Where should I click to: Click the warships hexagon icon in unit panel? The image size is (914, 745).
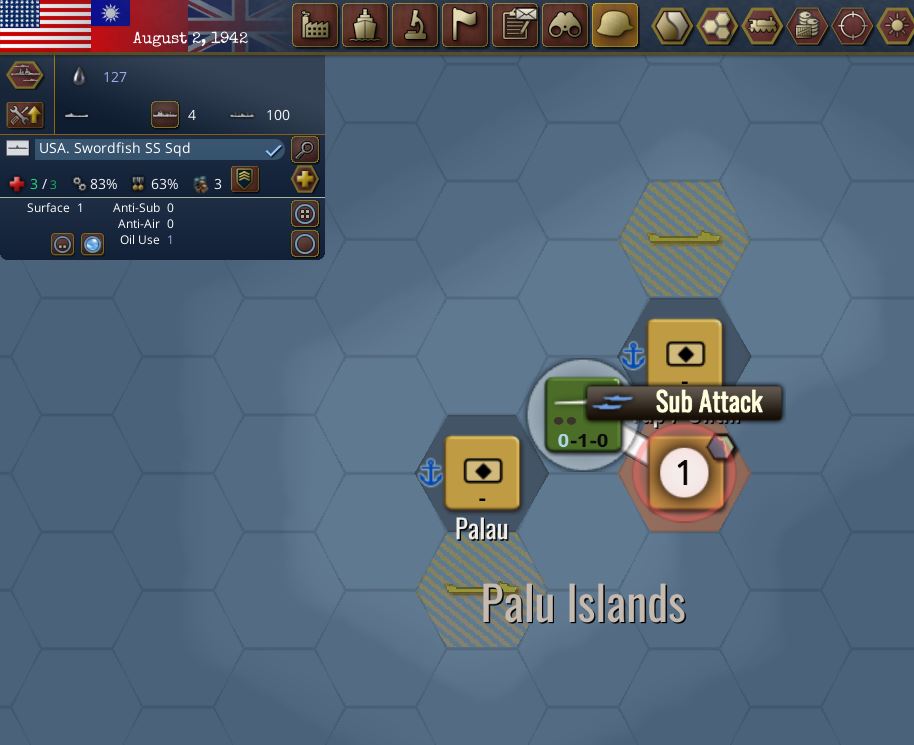[24, 76]
